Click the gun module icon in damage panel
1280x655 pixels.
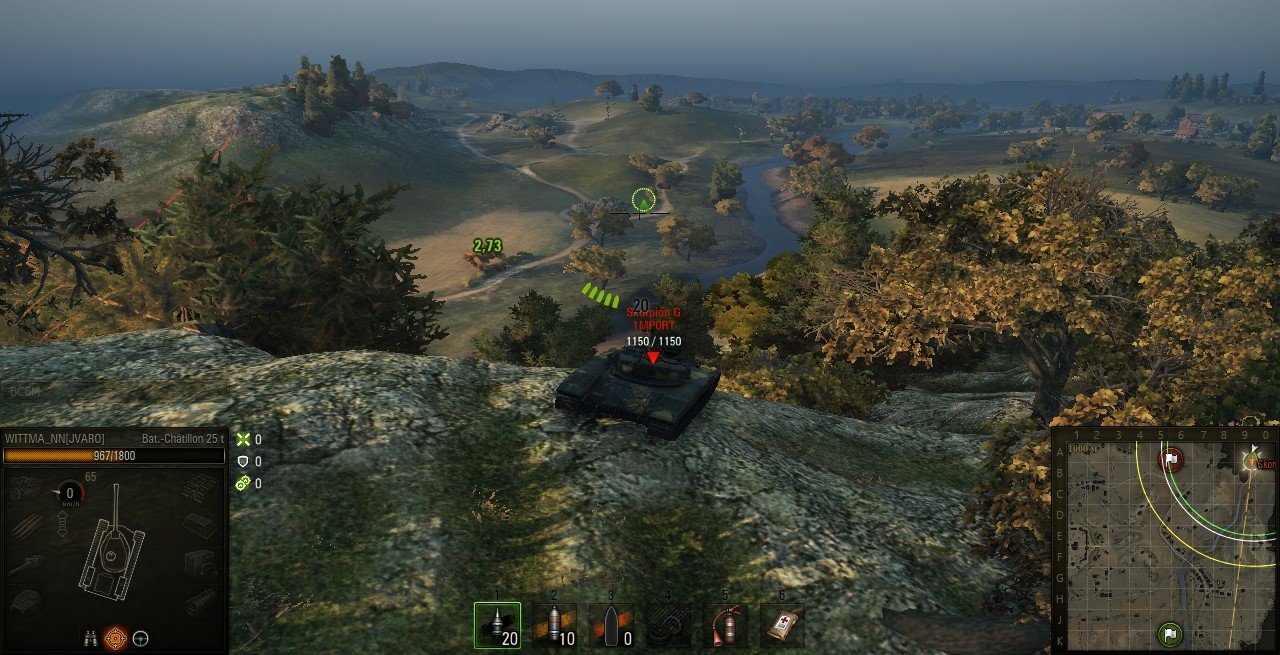point(26,564)
